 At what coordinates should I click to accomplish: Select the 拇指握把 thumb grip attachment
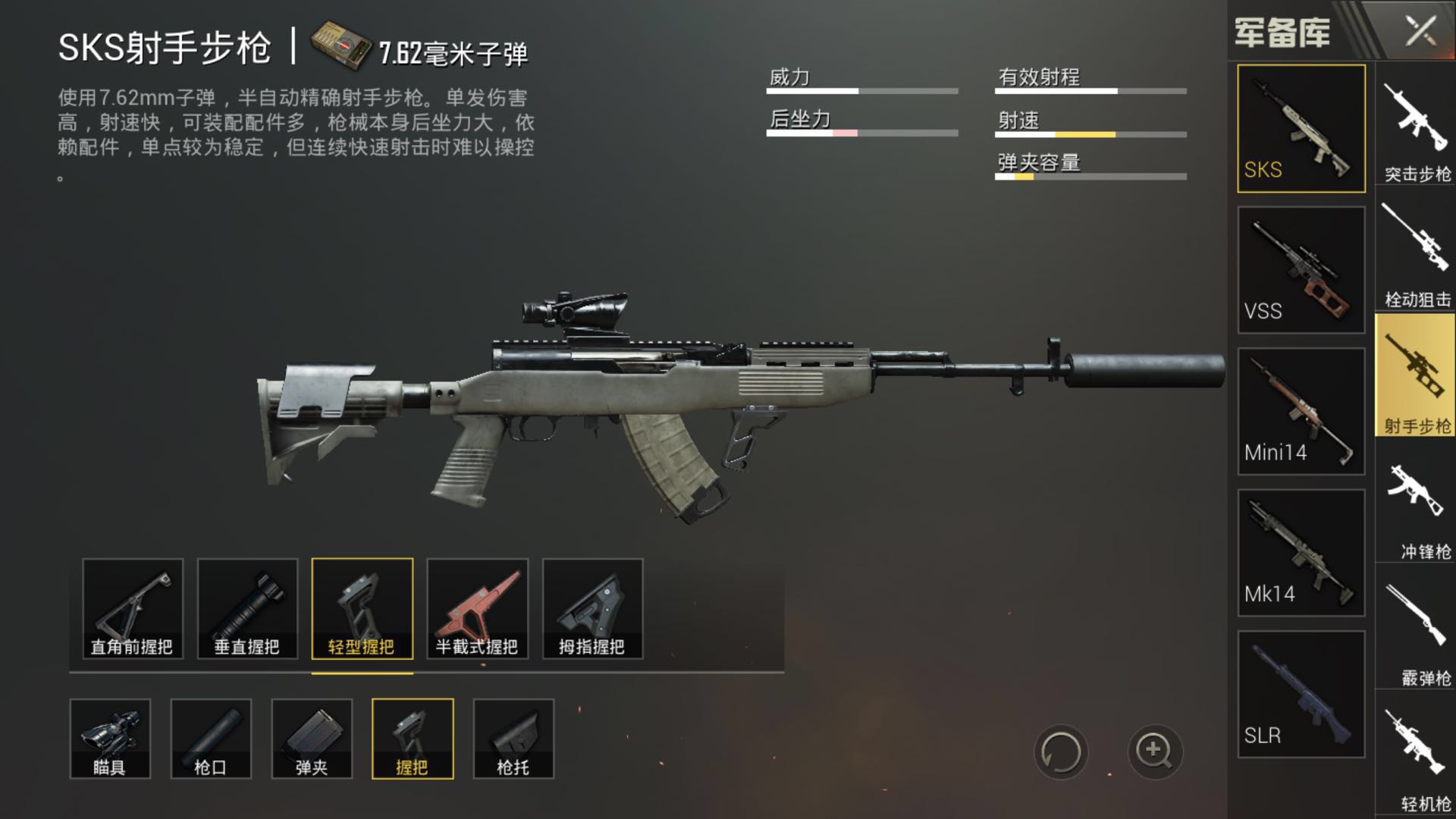(x=592, y=609)
